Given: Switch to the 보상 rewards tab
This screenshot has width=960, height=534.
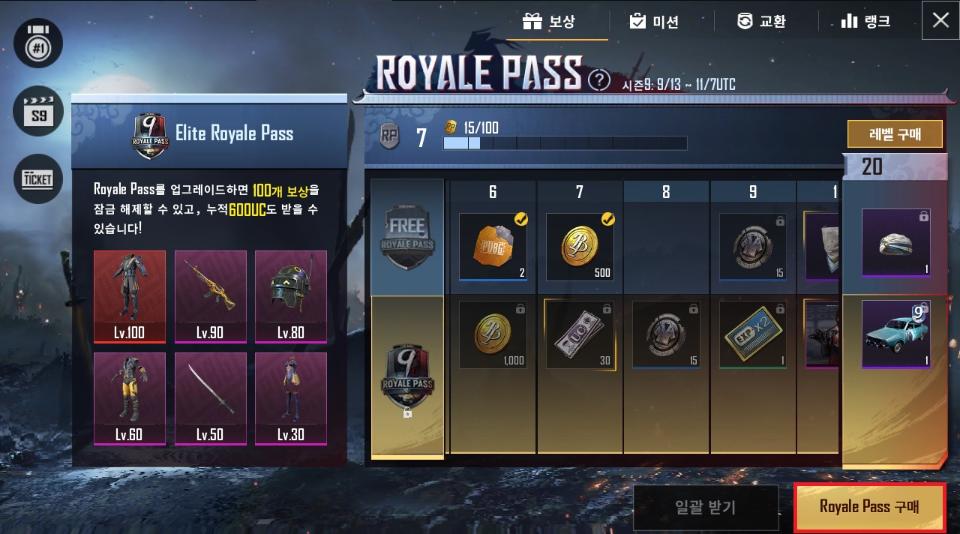Looking at the screenshot, I should (x=549, y=20).
